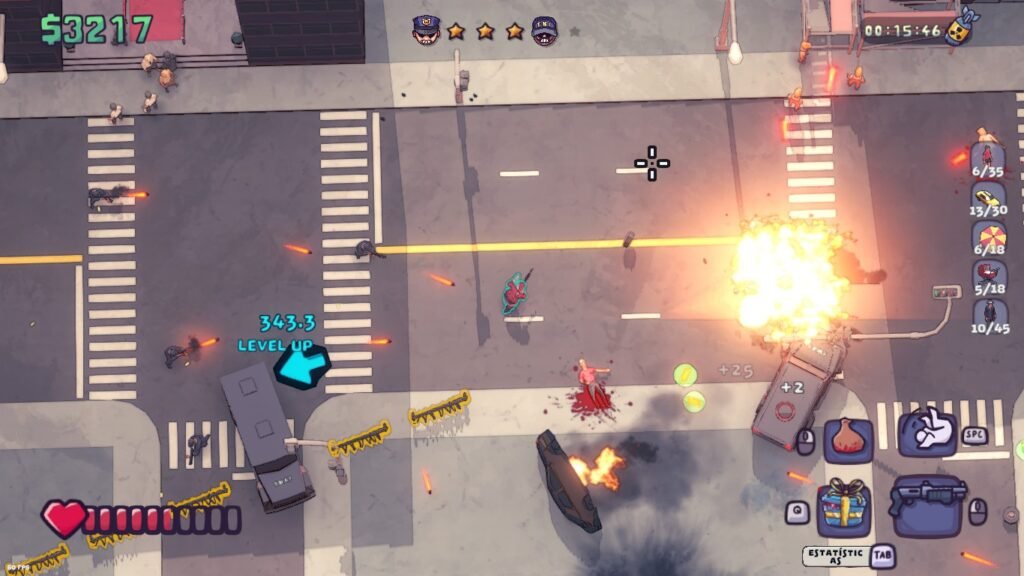The height and width of the screenshot is (576, 1024).
Task: Select the yellow taxi objective tracker
Action: pos(988,198)
